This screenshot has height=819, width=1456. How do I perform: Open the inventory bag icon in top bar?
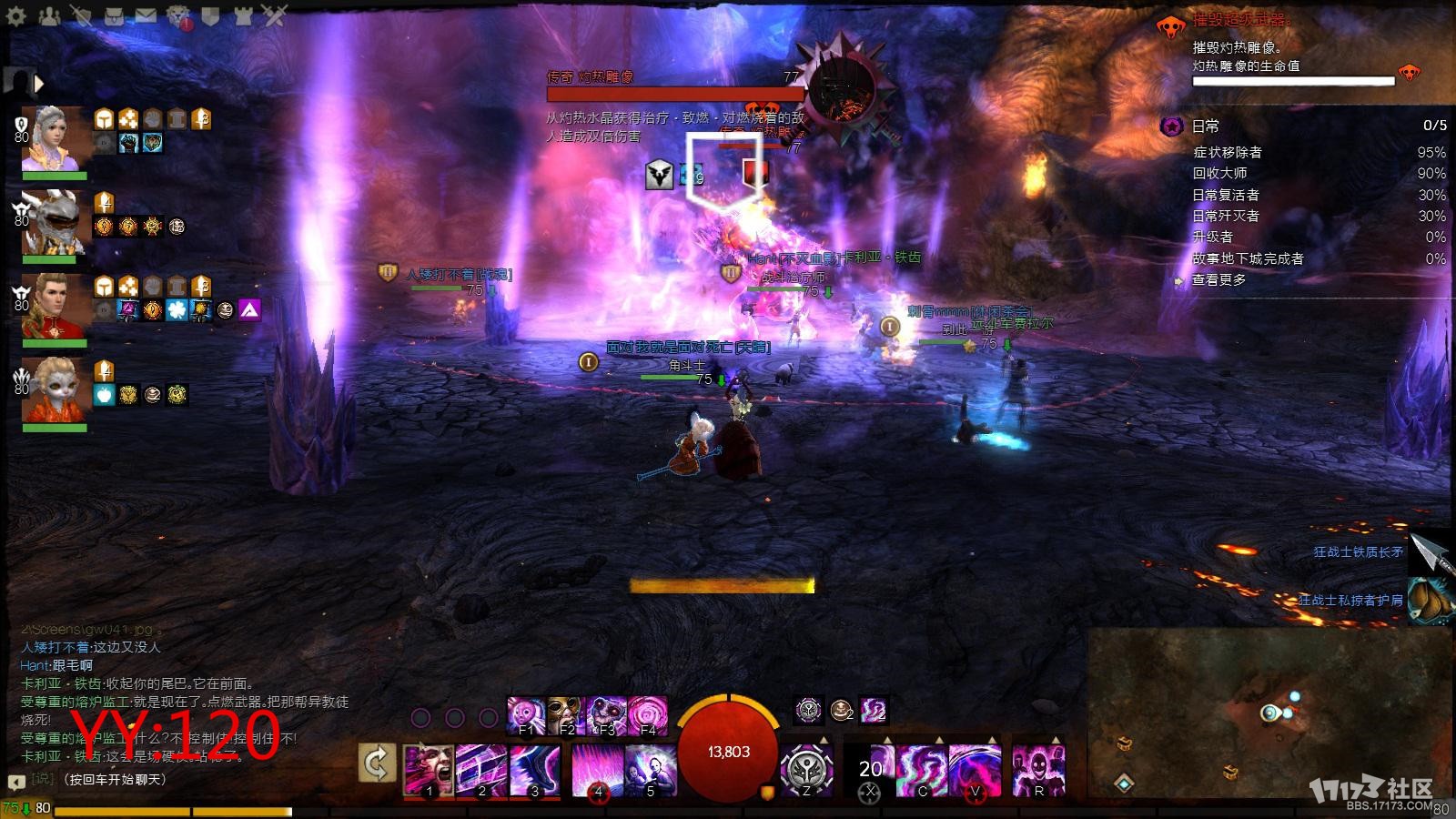tap(113, 15)
